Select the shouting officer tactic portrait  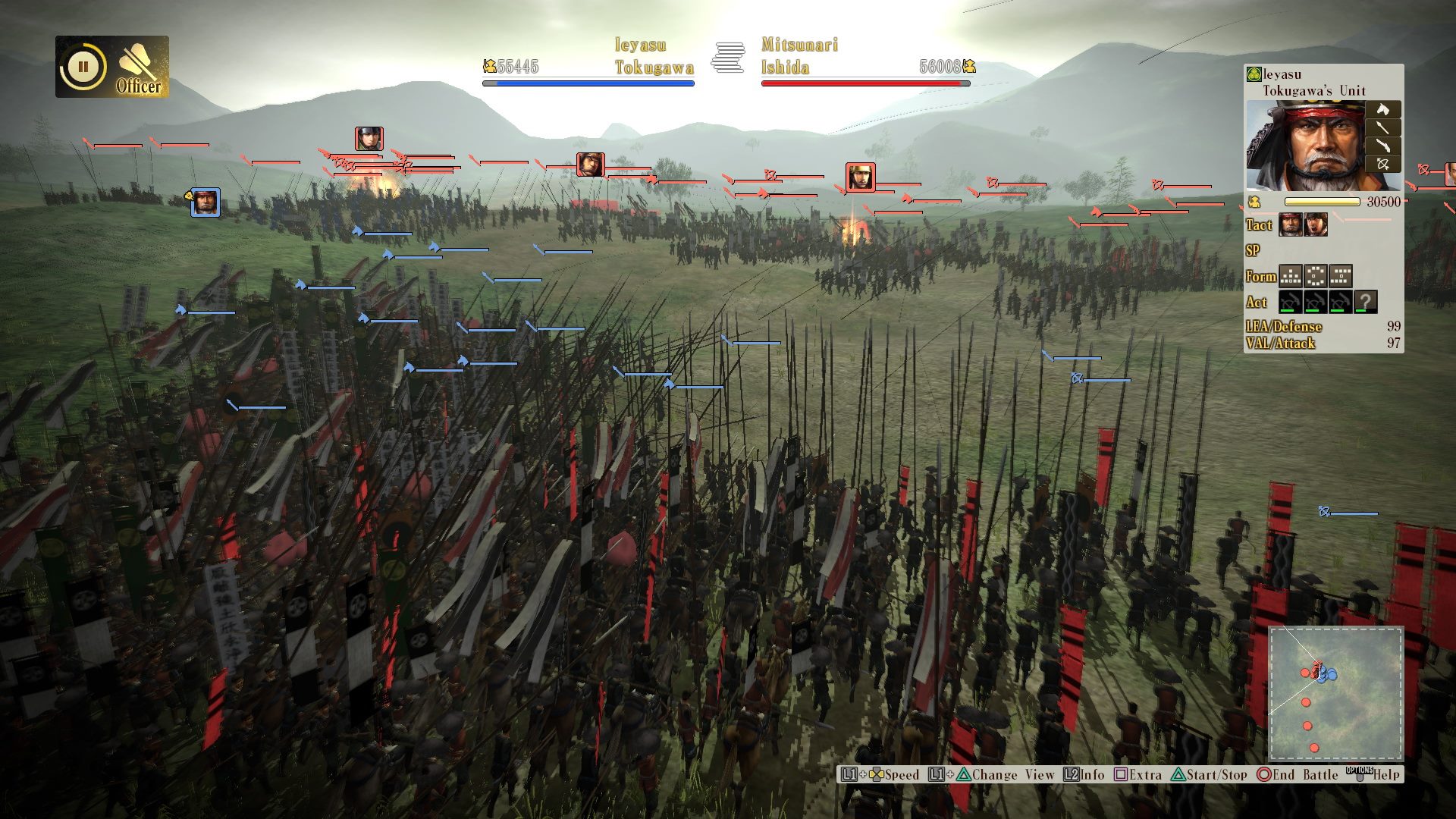tap(1316, 224)
